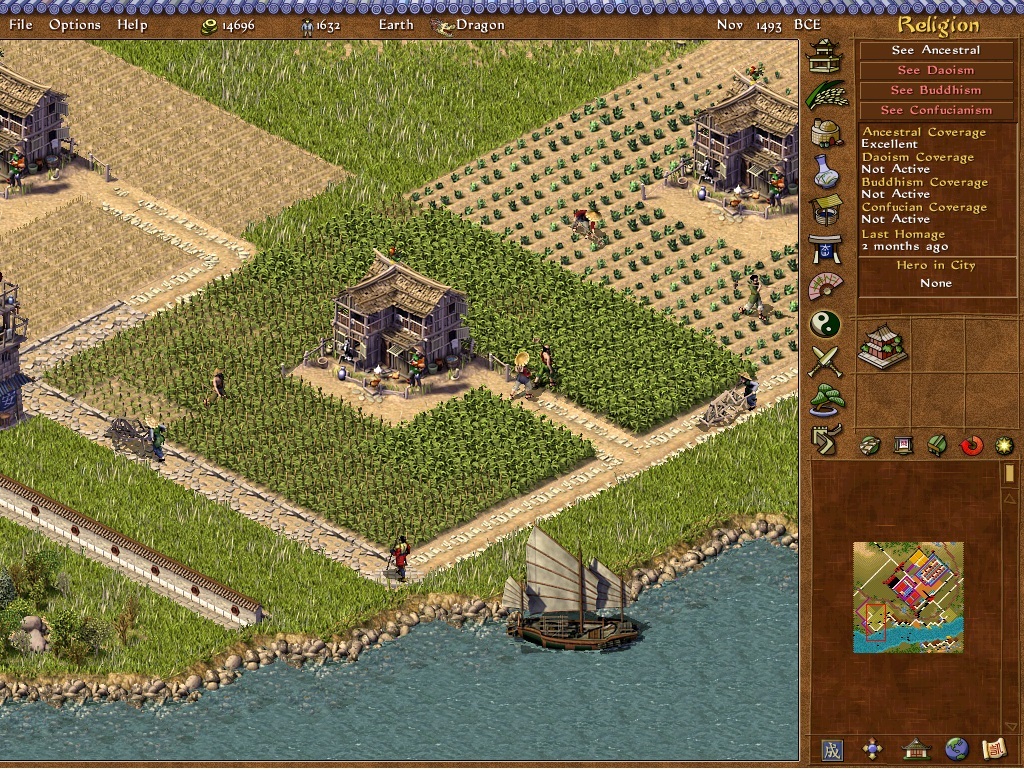Viewport: 1024px width, 769px height.
Task: Click the city minimap
Action: pyautogui.click(x=908, y=597)
